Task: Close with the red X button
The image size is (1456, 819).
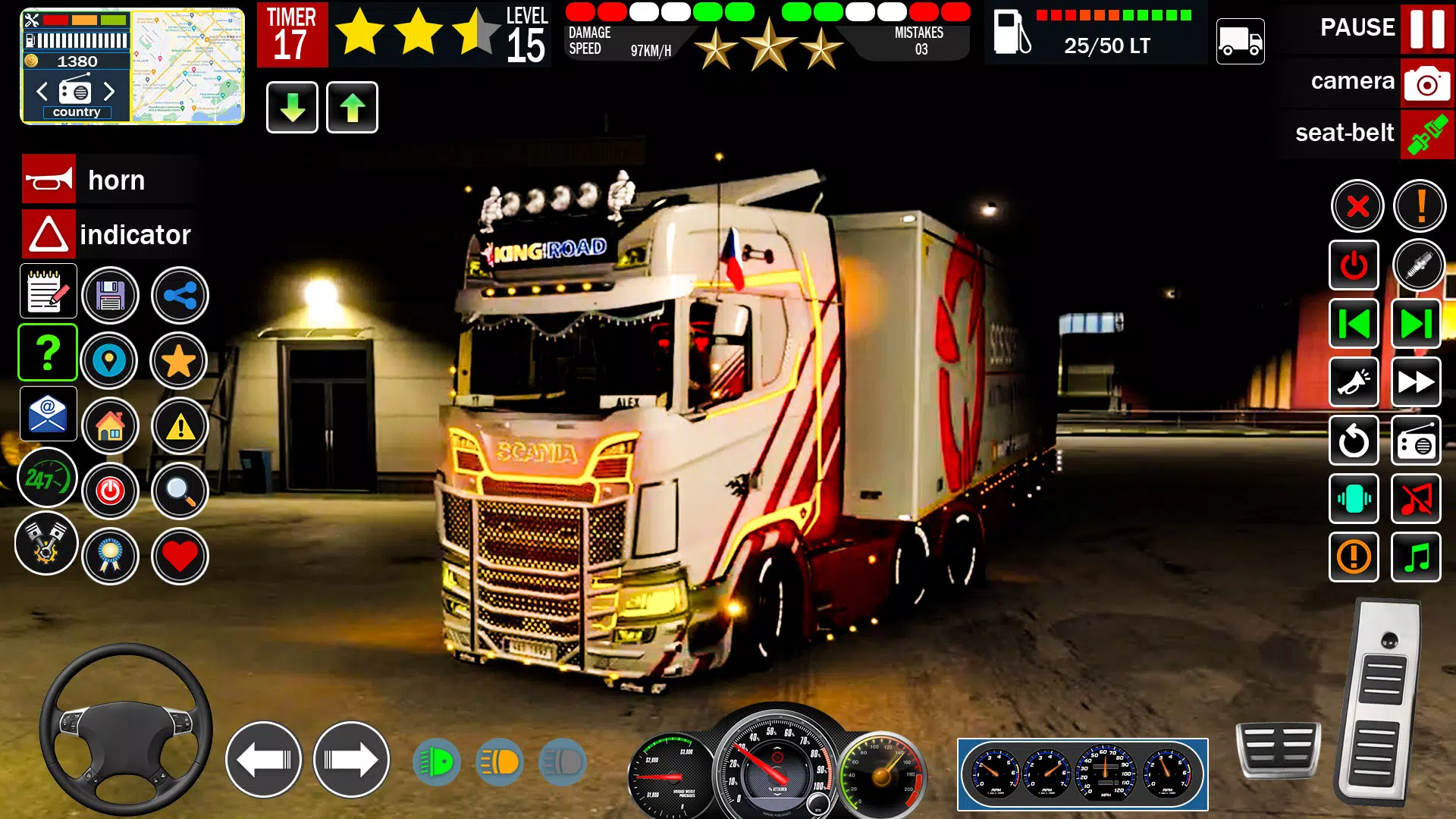Action: click(1357, 206)
